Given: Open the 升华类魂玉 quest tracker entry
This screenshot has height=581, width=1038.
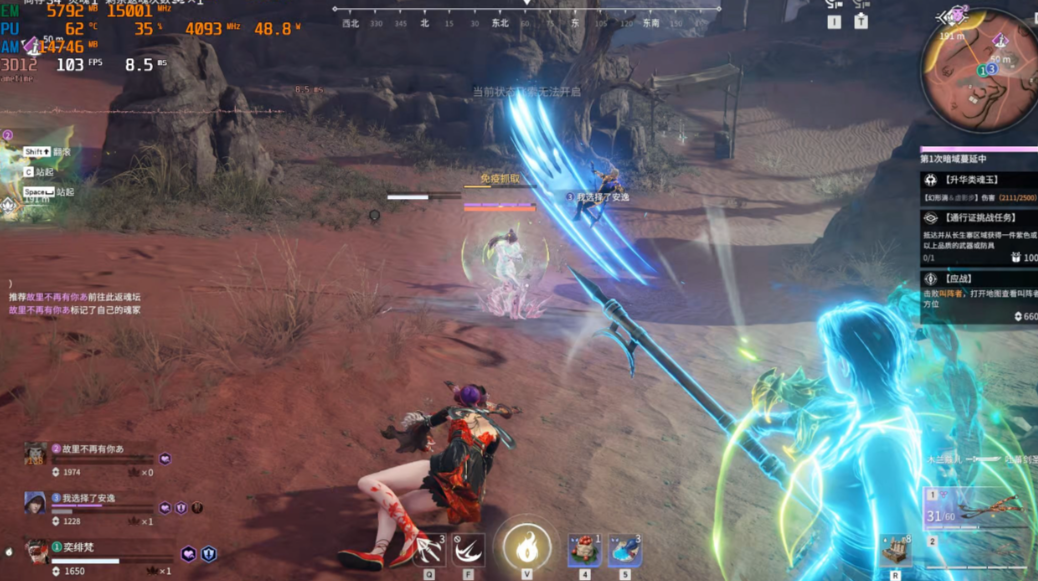Looking at the screenshot, I should click(x=978, y=187).
